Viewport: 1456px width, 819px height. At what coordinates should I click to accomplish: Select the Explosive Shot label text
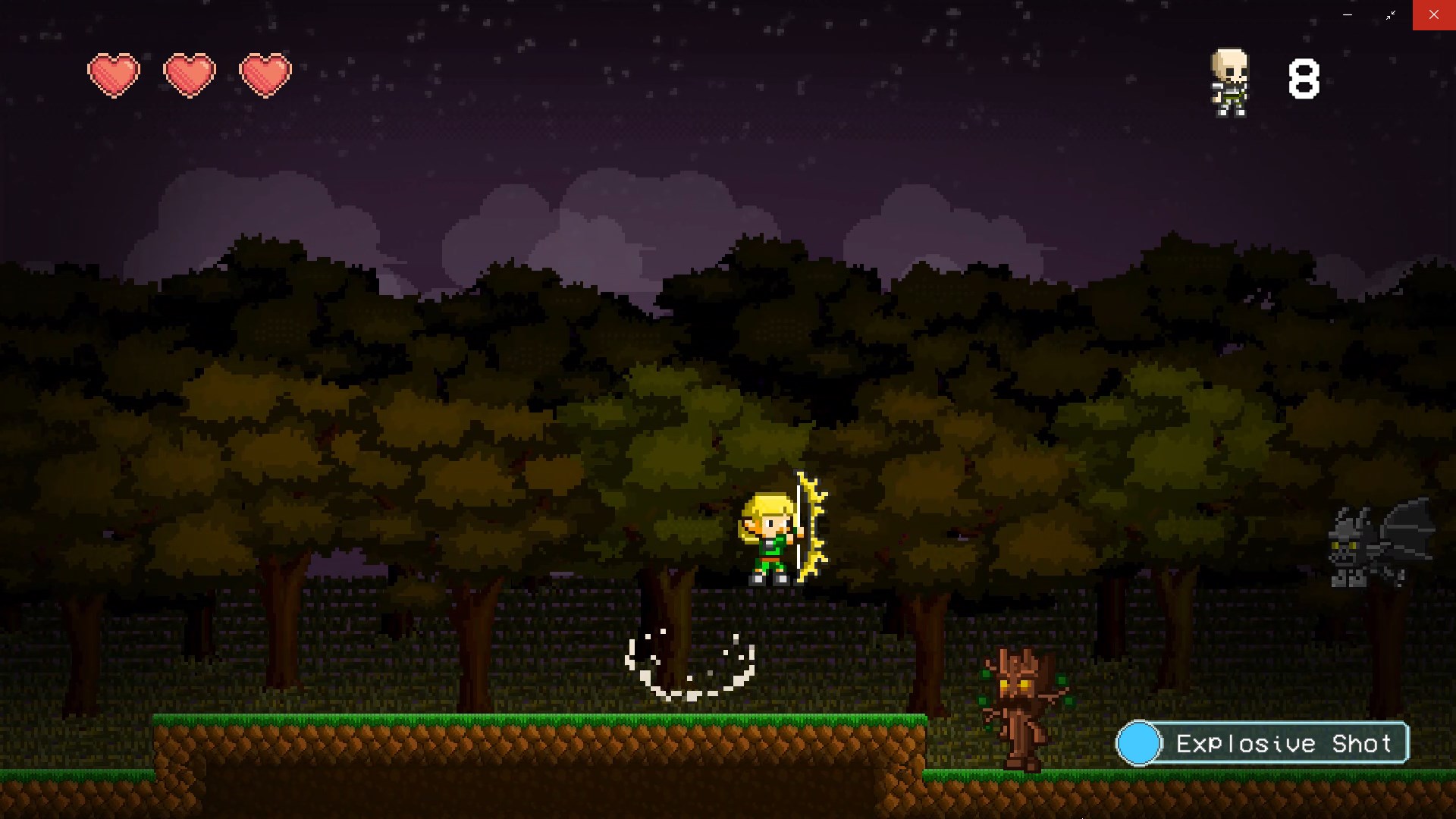[1285, 744]
